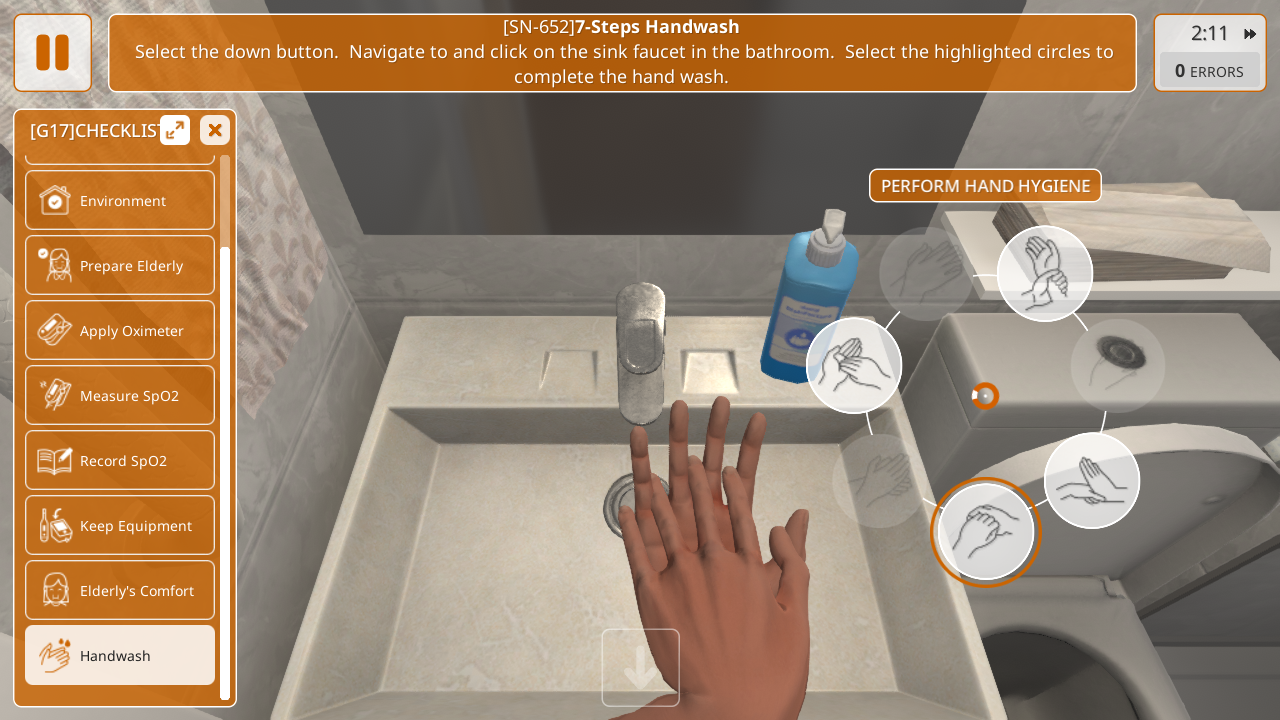Open the Prepare Elderly checklist step

[x=120, y=265]
